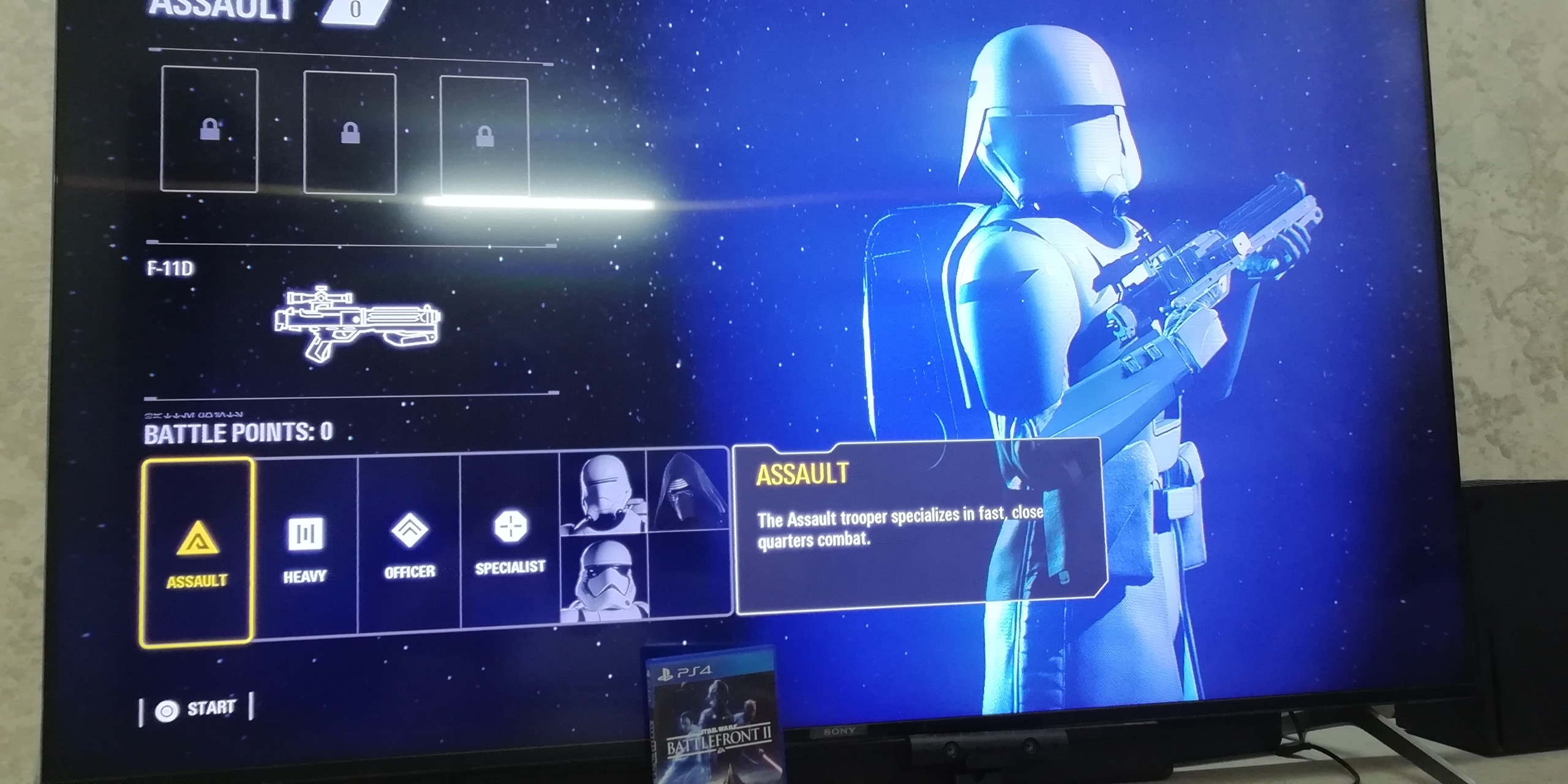Screen dimensions: 1568x784
Task: Pick the Specialist class
Action: (510, 539)
